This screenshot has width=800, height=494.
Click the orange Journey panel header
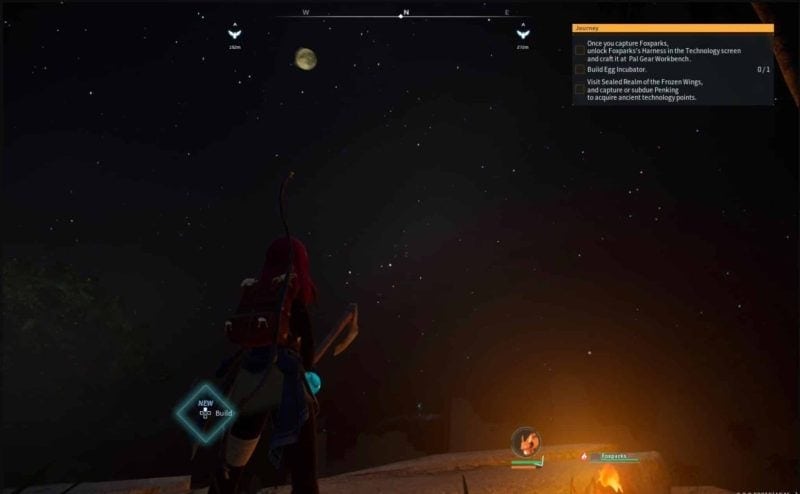pyautogui.click(x=672, y=28)
